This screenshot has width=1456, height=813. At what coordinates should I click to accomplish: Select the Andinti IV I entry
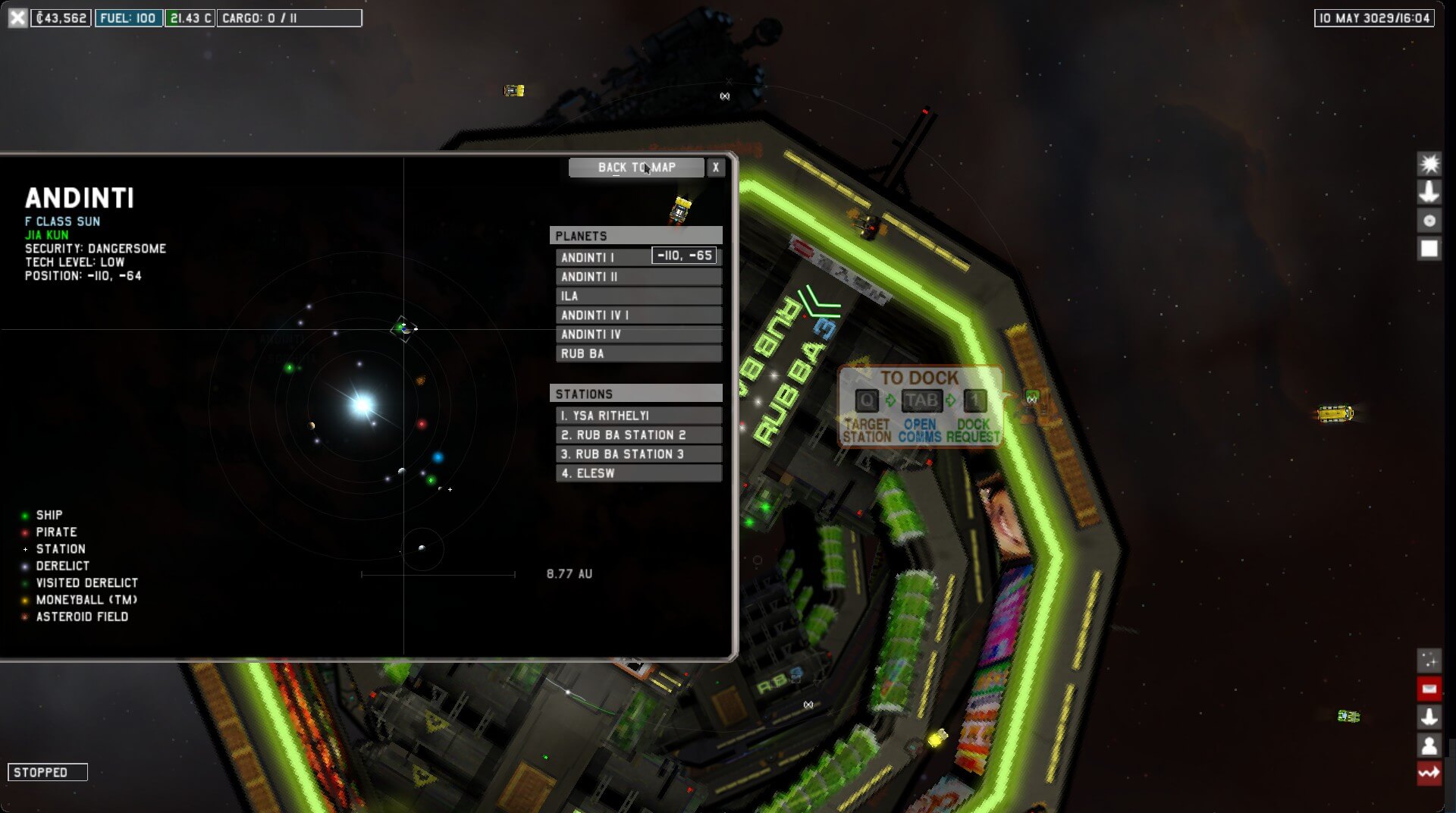pyautogui.click(x=638, y=315)
